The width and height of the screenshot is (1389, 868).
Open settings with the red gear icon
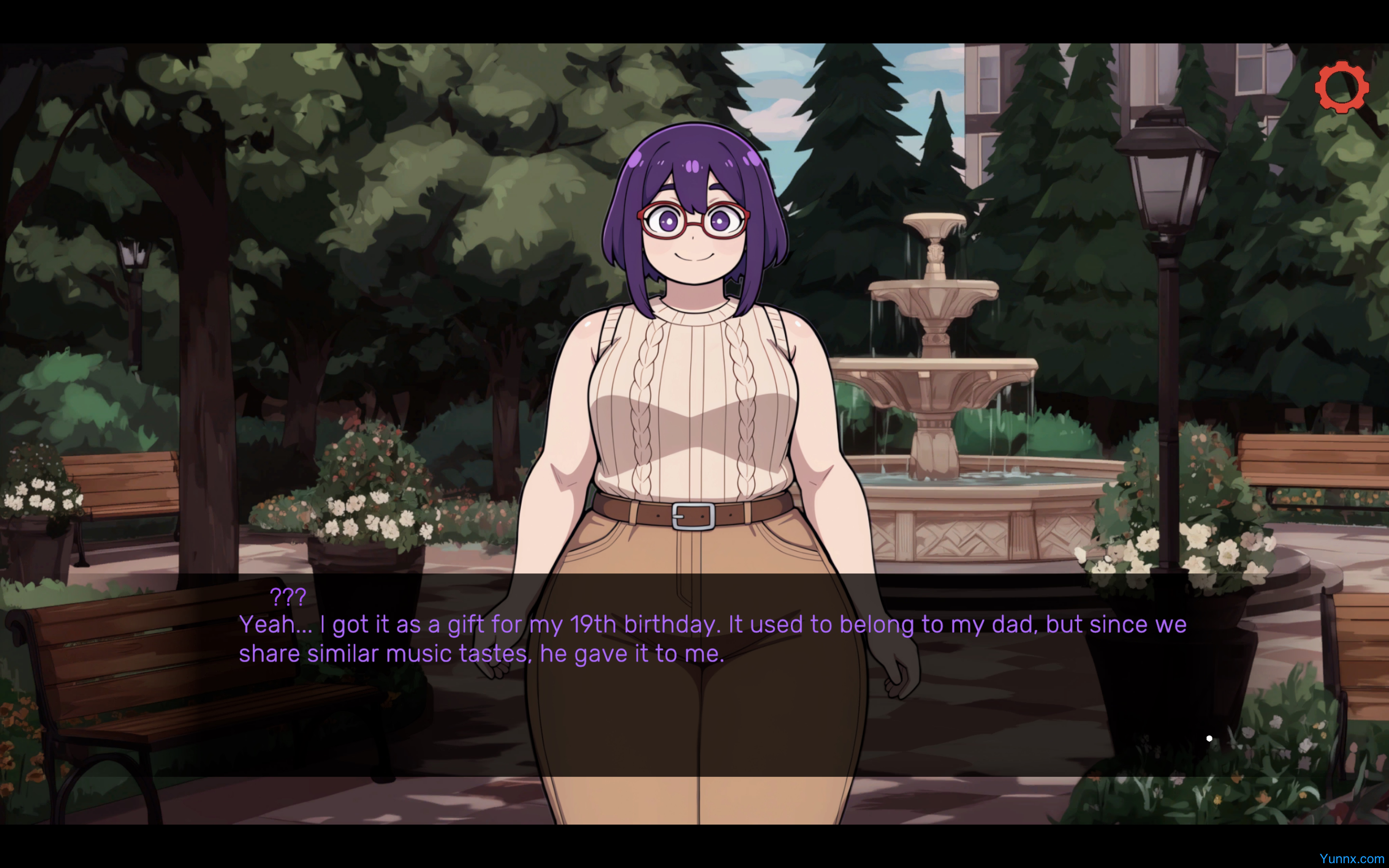click(1341, 87)
